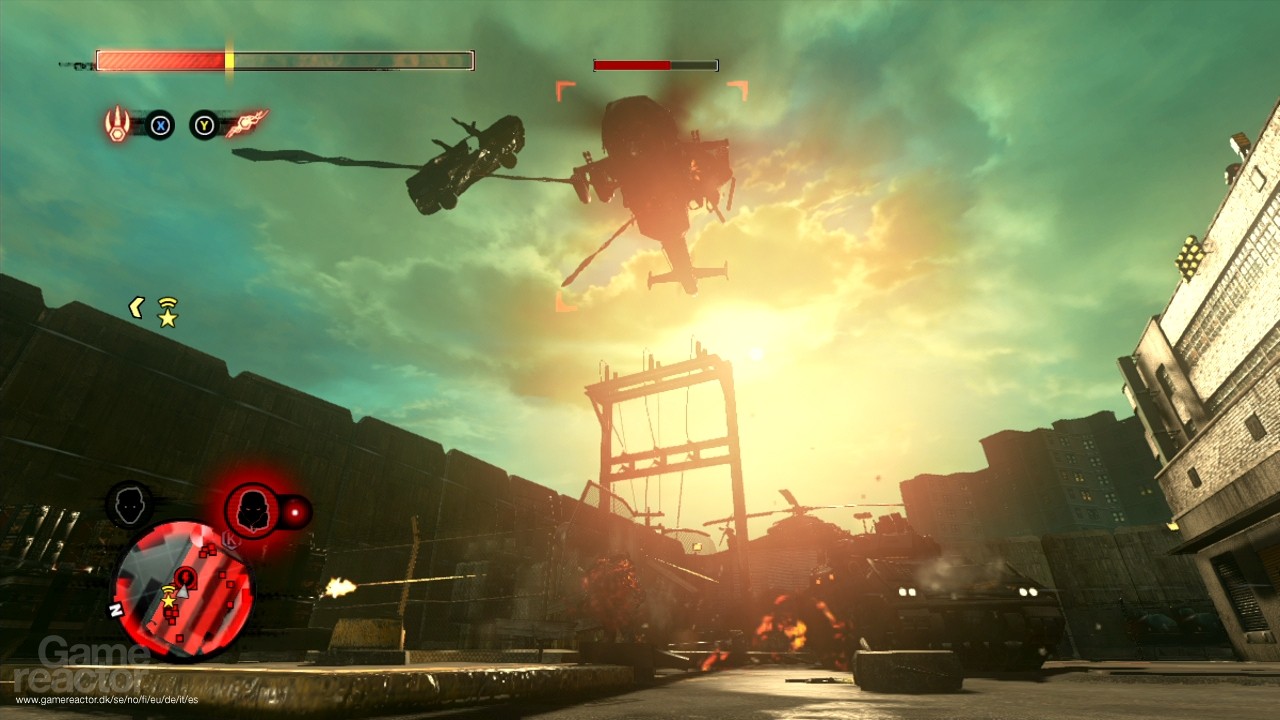The image size is (1280, 720).
Task: Click the gray human disguise head icon
Action: coord(129,504)
